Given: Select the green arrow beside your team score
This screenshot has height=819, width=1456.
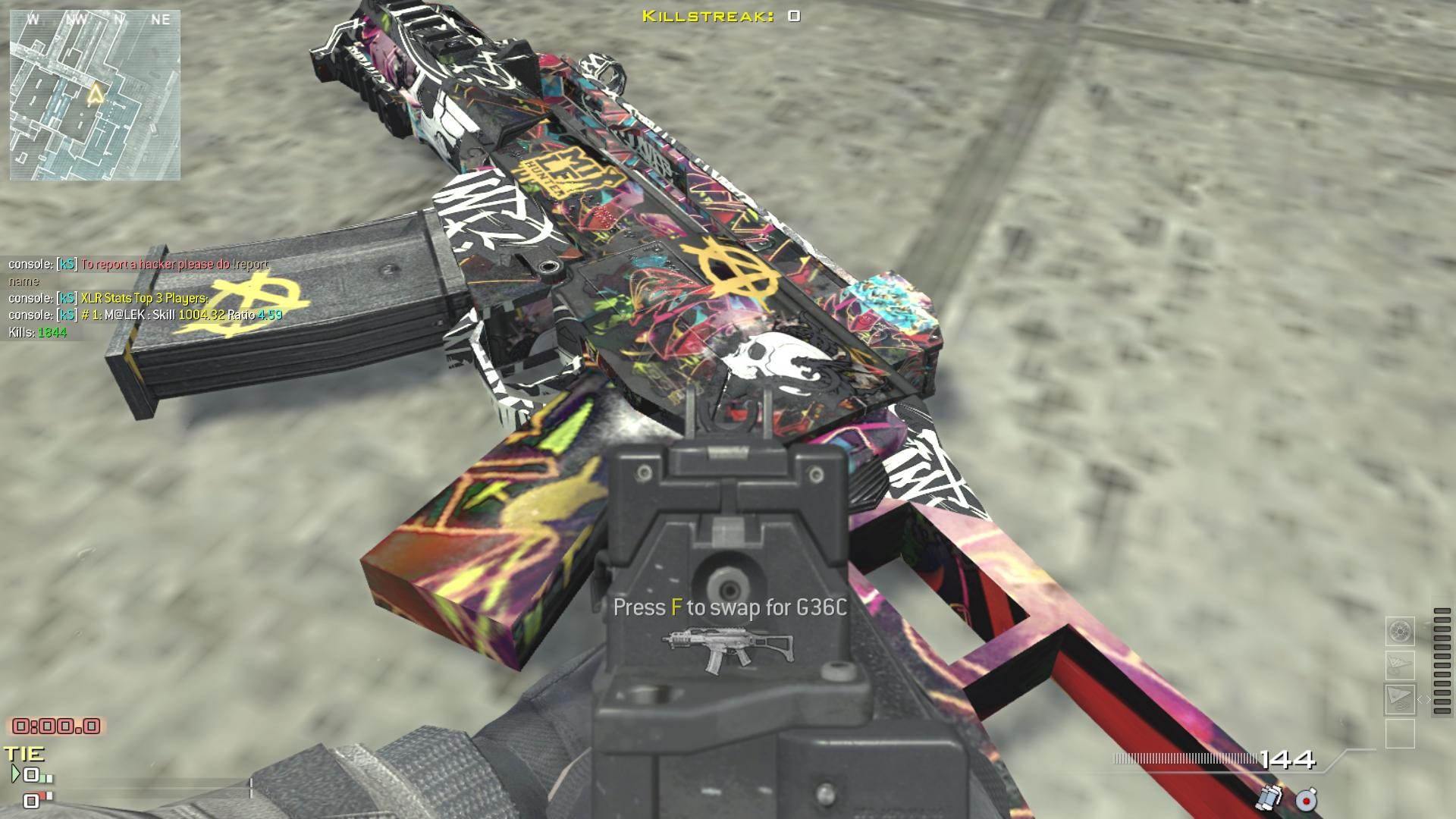Looking at the screenshot, I should pos(17,773).
